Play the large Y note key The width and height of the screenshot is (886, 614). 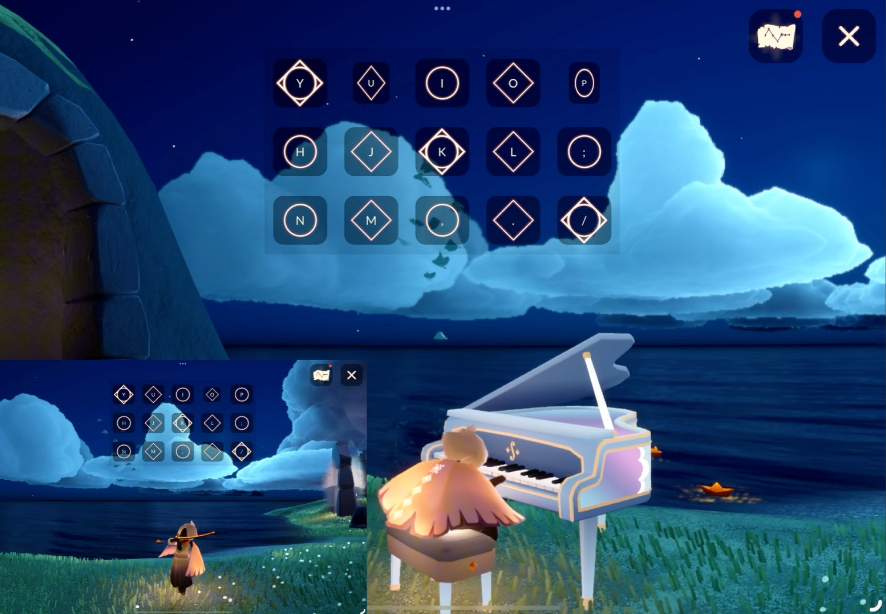point(300,83)
